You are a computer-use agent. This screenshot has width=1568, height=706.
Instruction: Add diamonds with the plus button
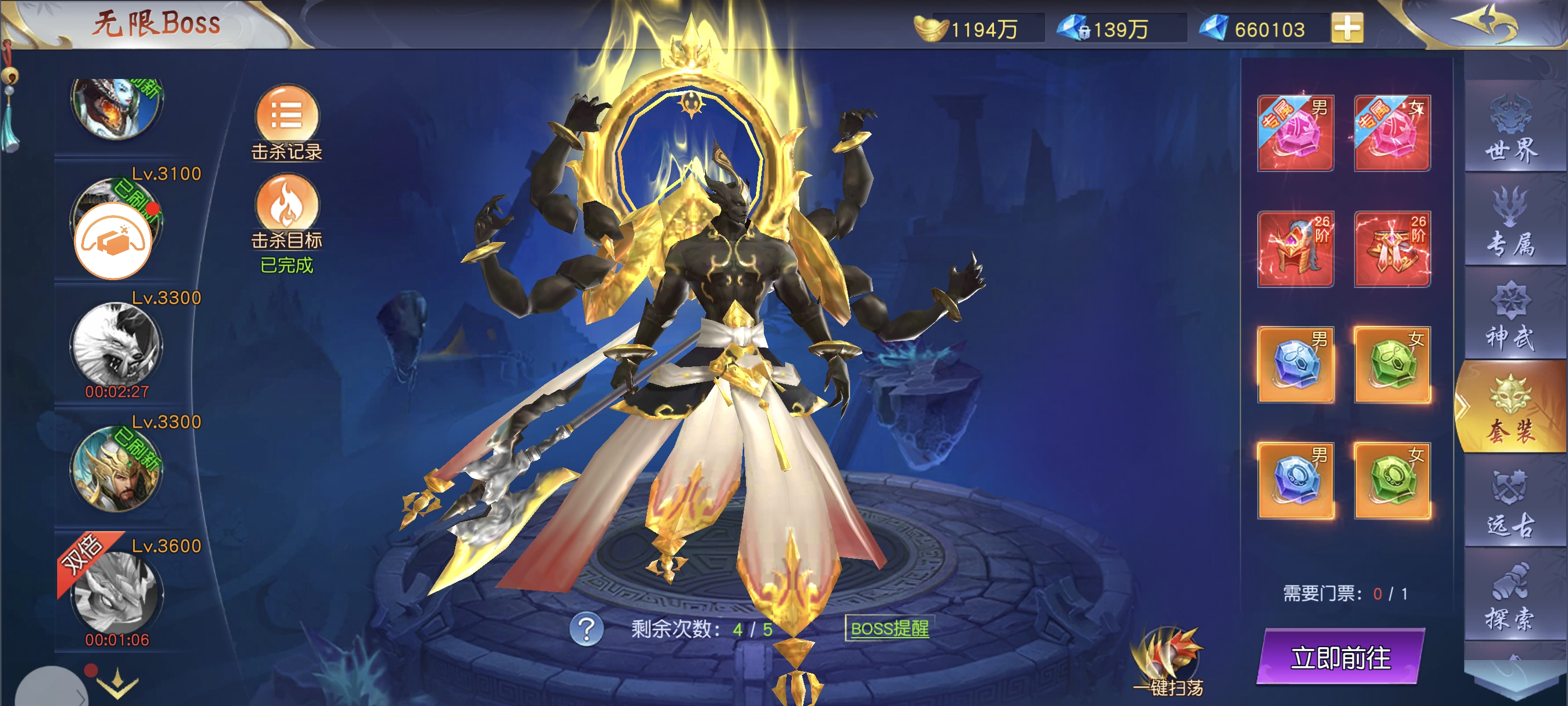click(x=1347, y=29)
